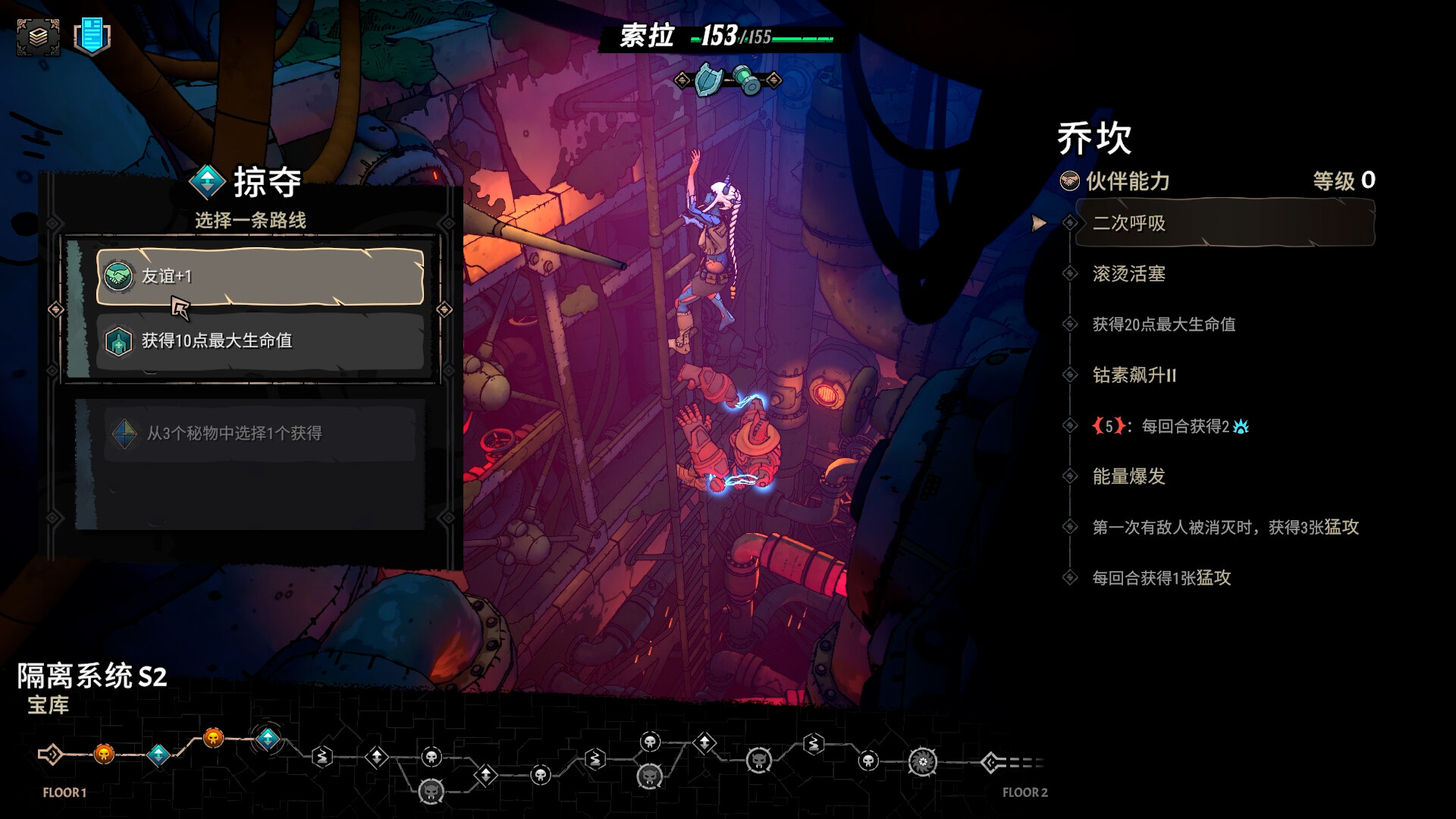The image size is (1456, 819).
Task: Choose the 获得10点最大生命值 route option
Action: point(258,341)
